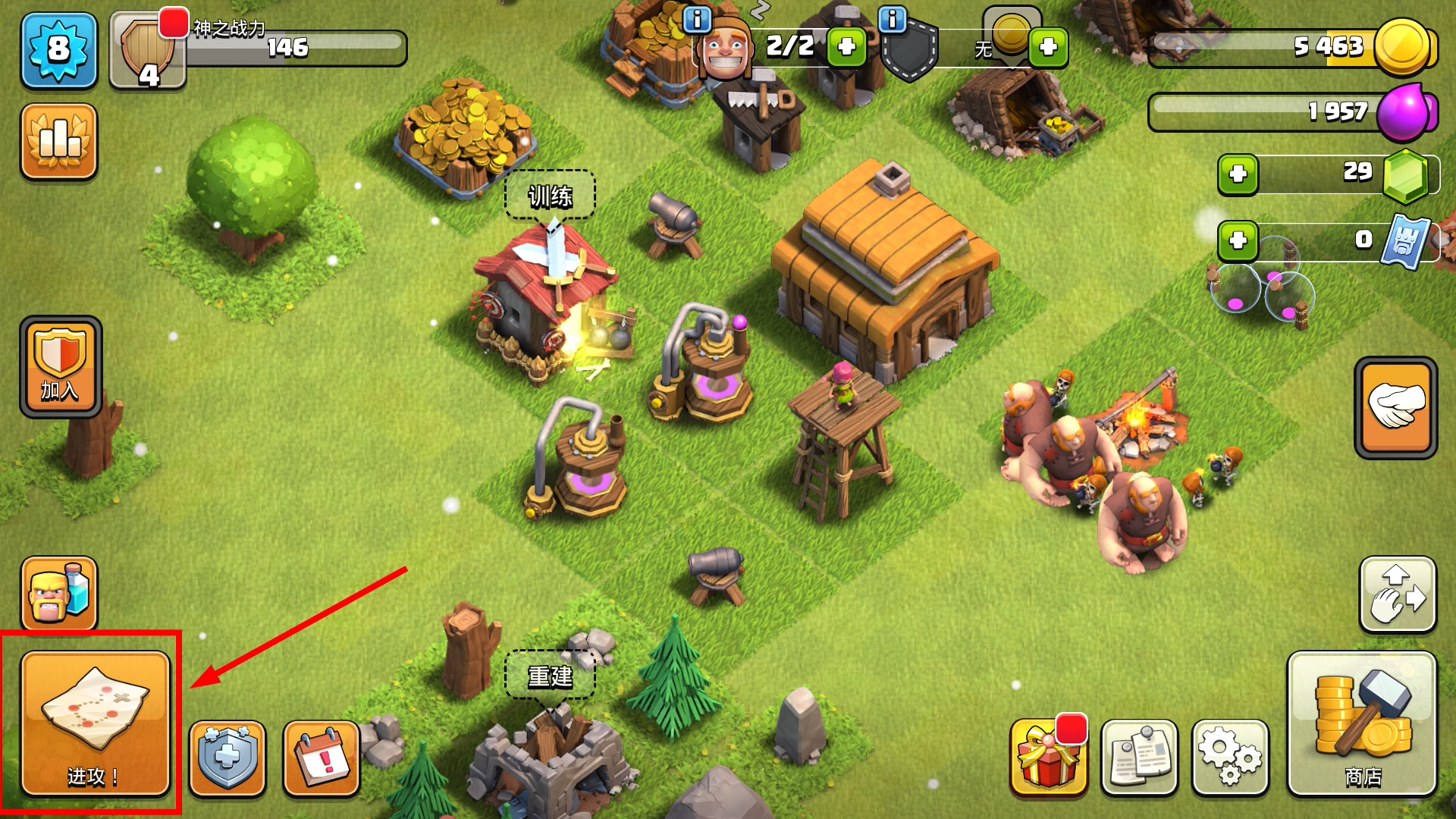
Task: Add builders with green plus button
Action: click(846, 47)
